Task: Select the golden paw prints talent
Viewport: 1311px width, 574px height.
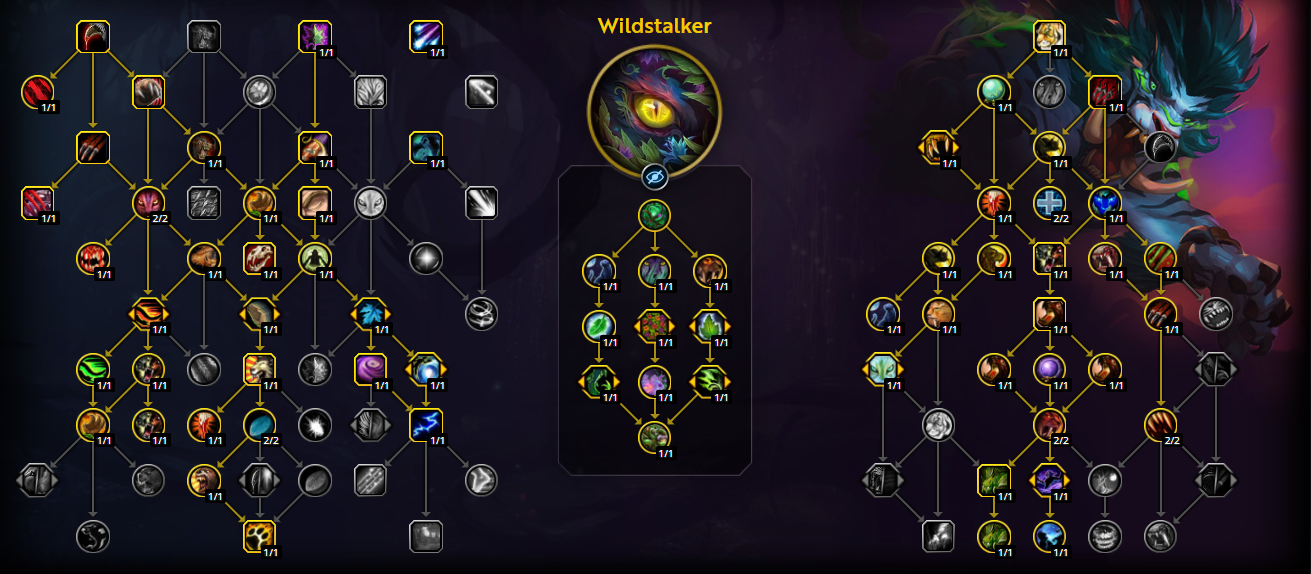Action: [x=259, y=536]
